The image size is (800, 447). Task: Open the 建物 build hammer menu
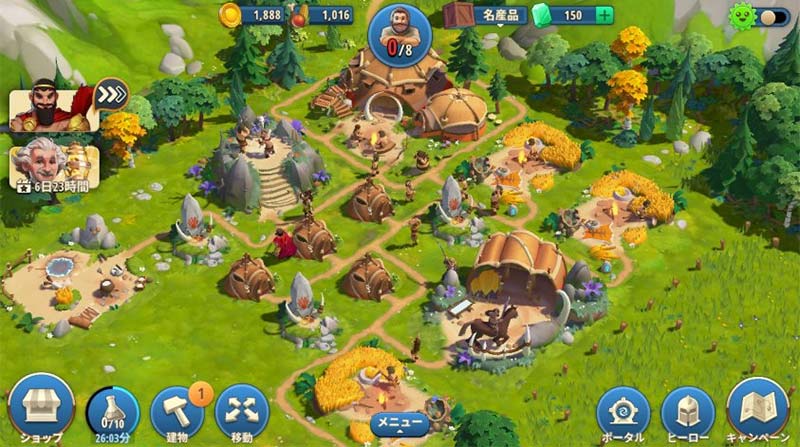(177, 410)
